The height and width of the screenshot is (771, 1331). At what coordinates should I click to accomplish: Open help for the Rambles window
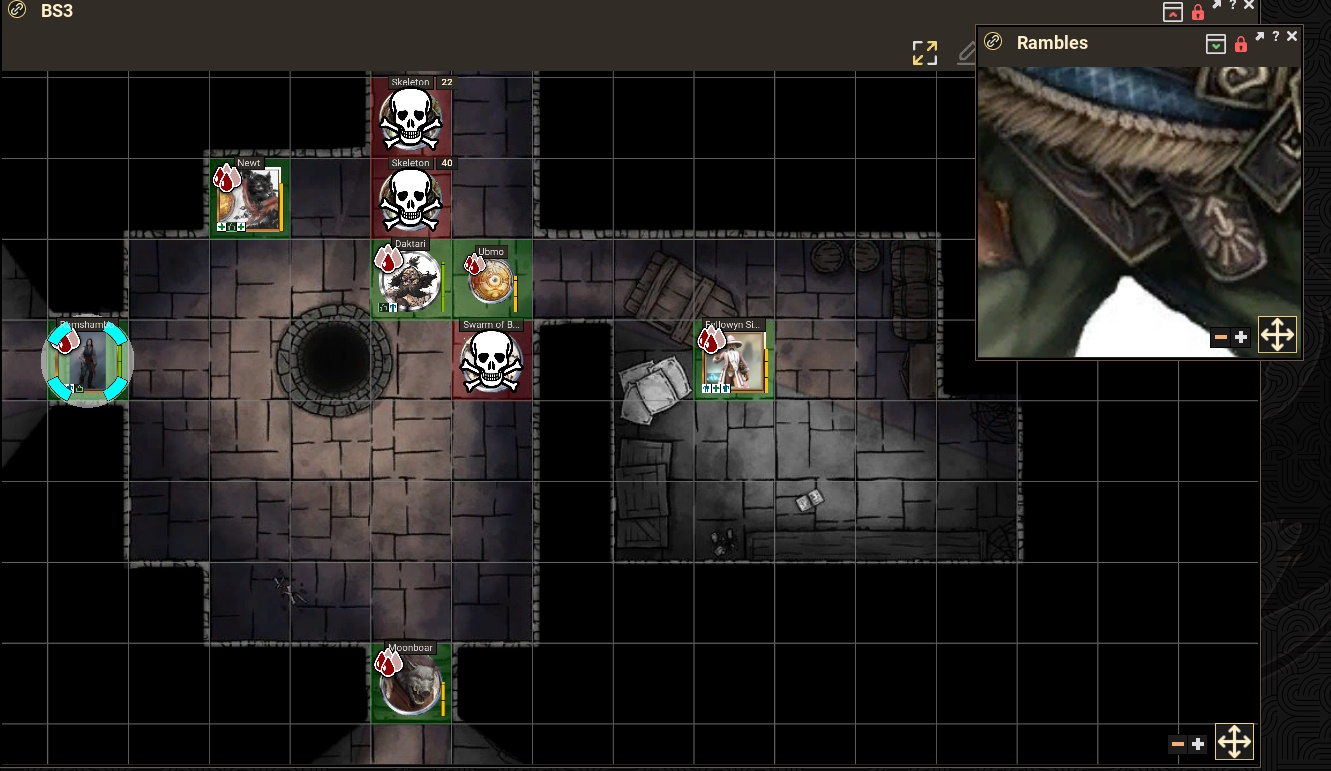(1276, 37)
